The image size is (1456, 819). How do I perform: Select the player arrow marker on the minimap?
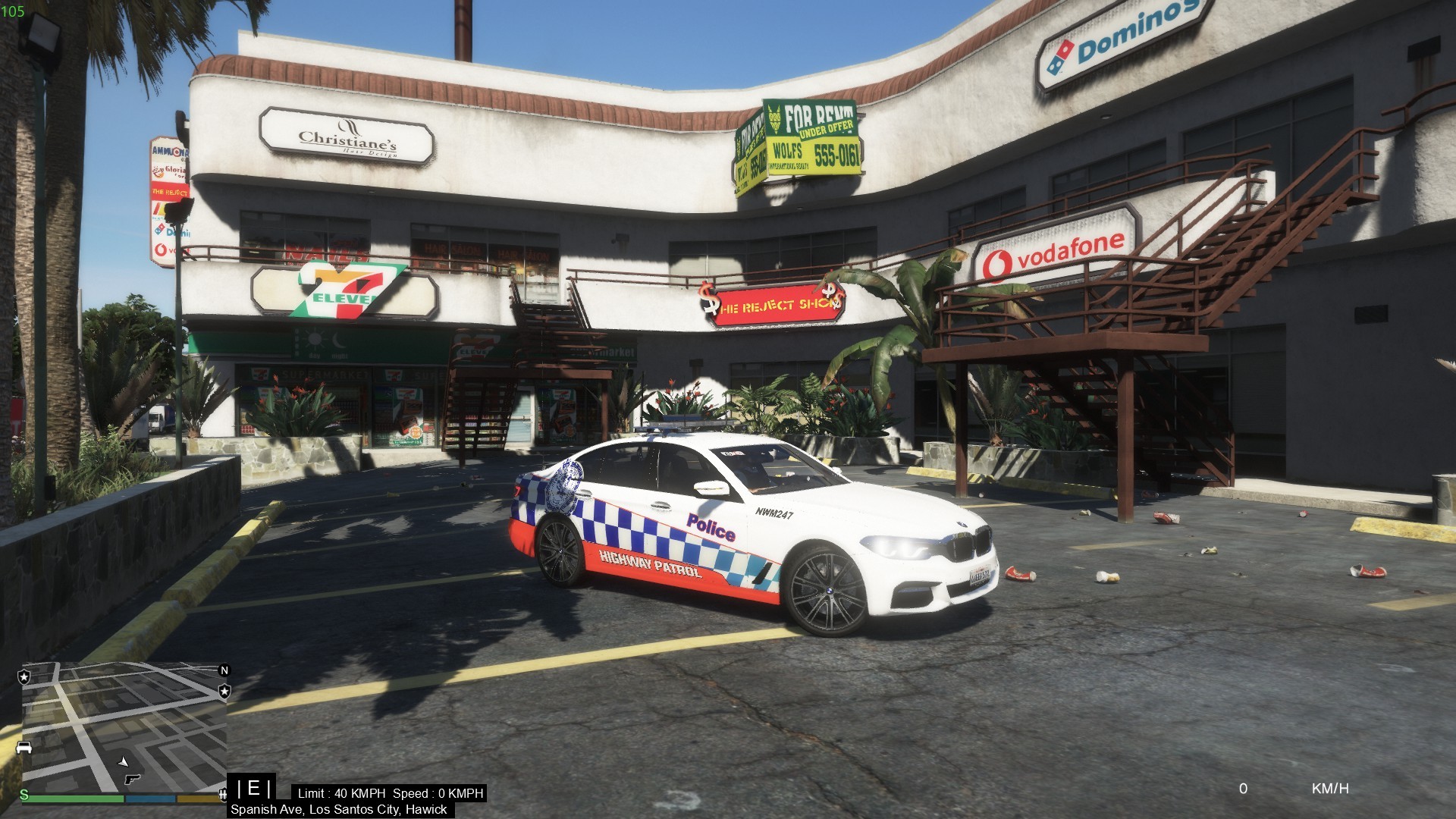[123, 761]
